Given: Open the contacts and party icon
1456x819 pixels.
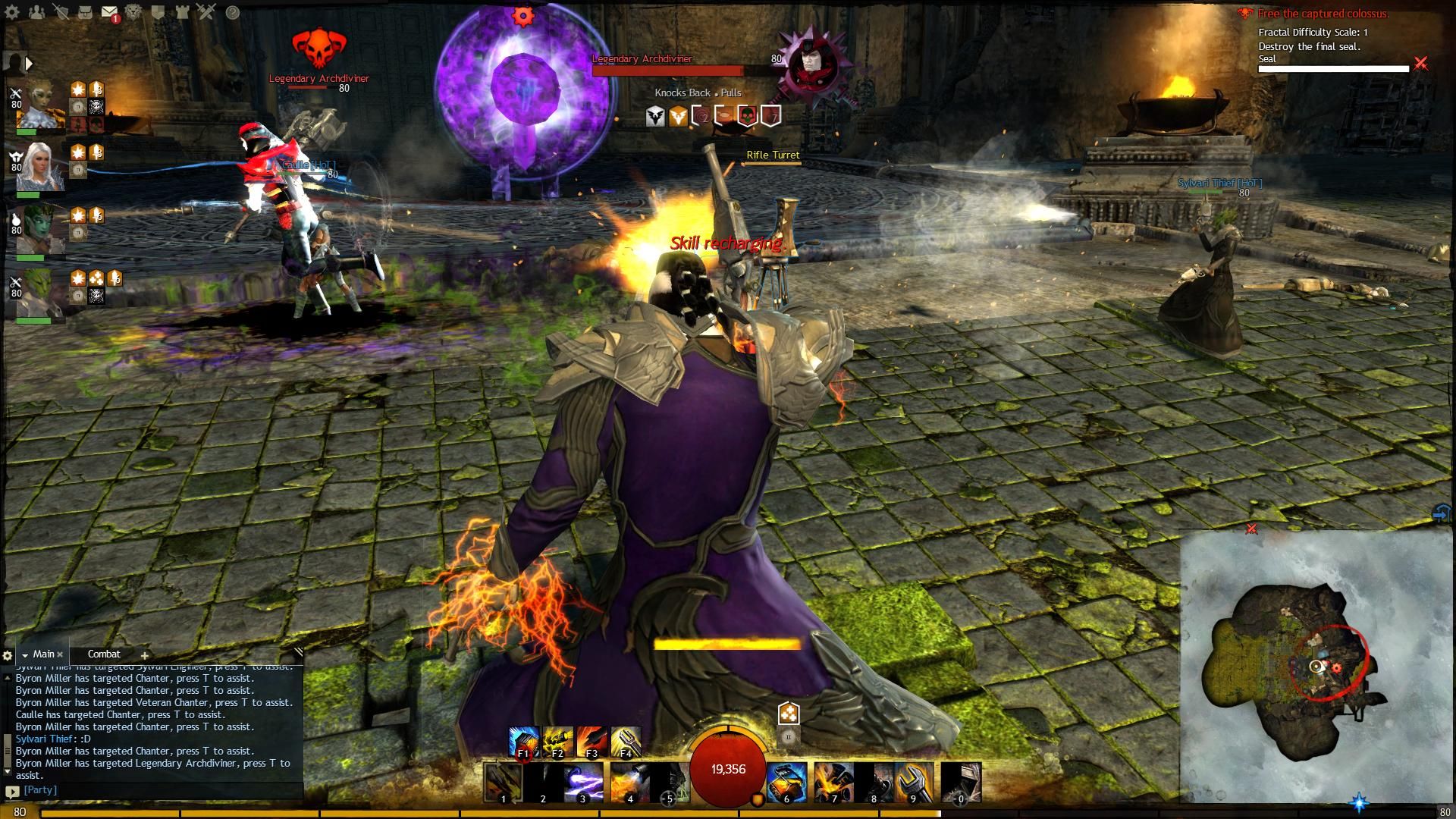Looking at the screenshot, I should 36,12.
